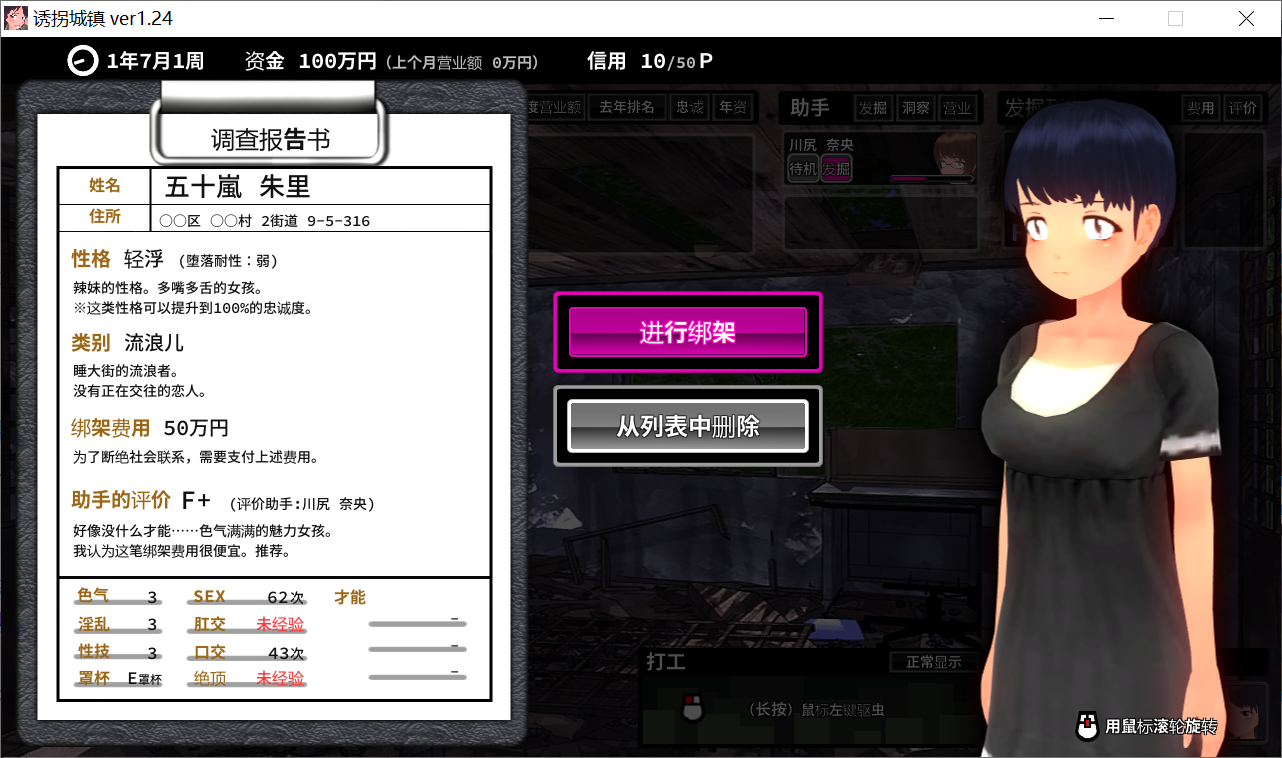The width and height of the screenshot is (1282, 758).
Task: Click the game logo icon in the title bar
Action: click(x=15, y=17)
